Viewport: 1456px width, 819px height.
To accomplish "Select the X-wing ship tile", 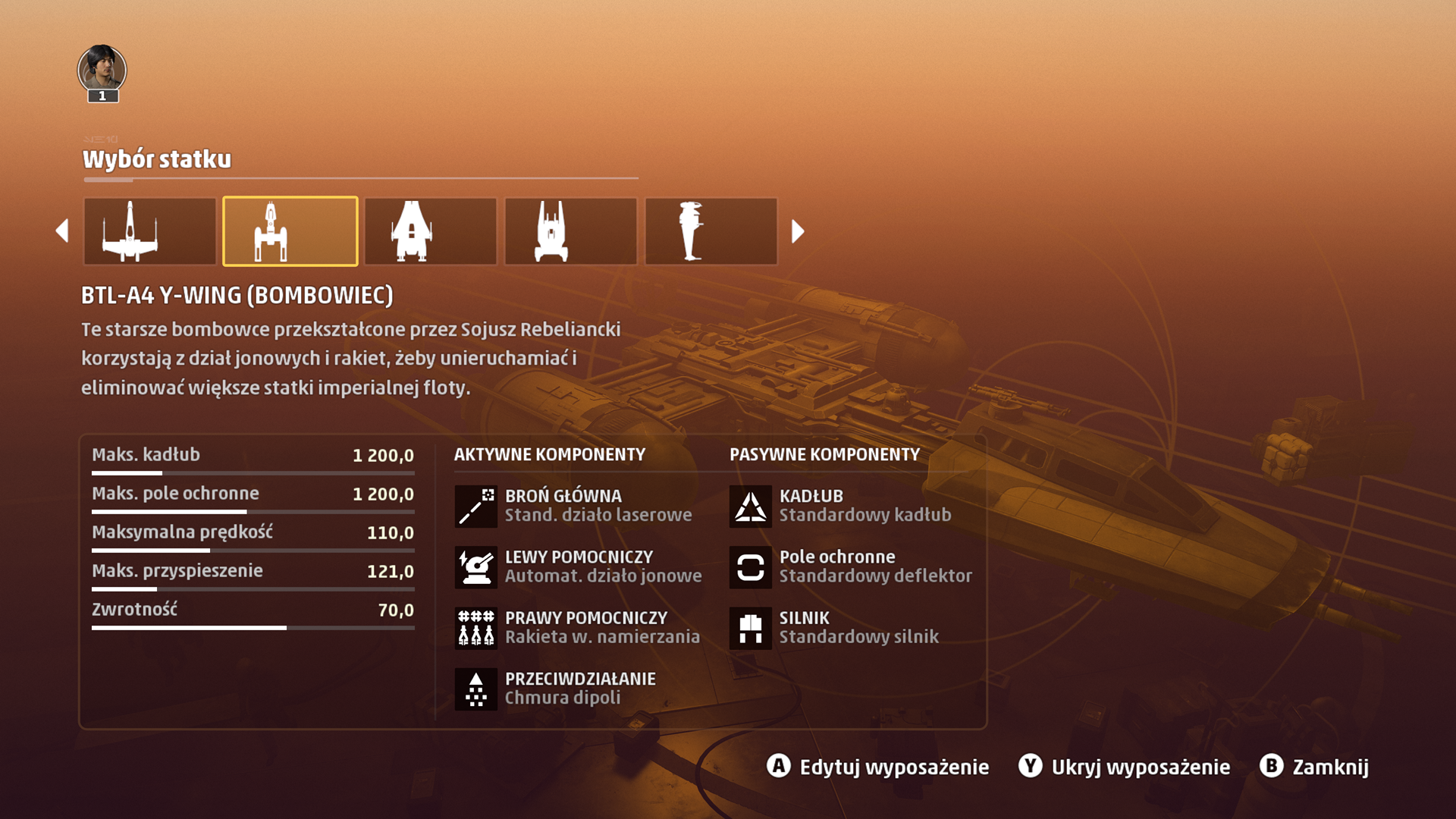I will pyautogui.click(x=149, y=231).
